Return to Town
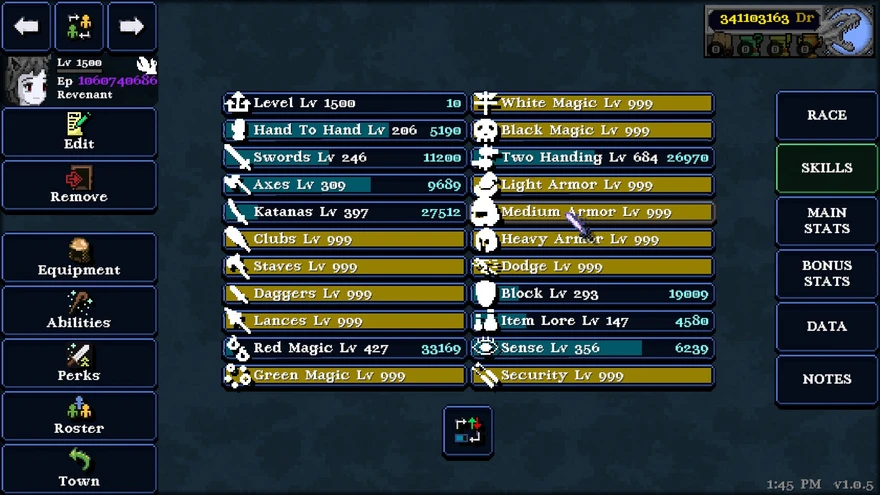Screen dimensions: 880x495 [x=79, y=469]
